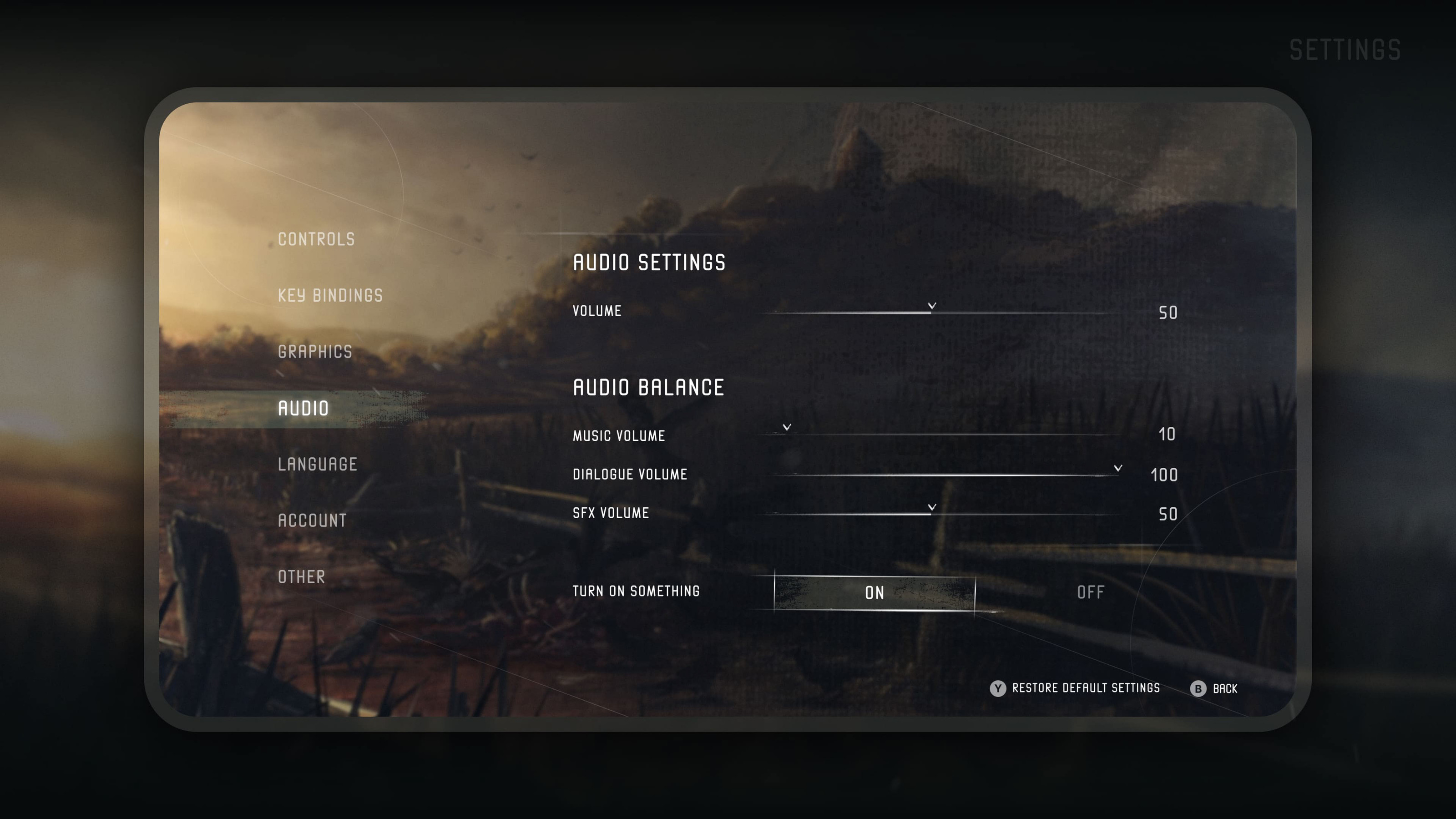Image resolution: width=1456 pixels, height=819 pixels.
Task: Adjust the Music Volume slider handle
Action: click(x=787, y=430)
